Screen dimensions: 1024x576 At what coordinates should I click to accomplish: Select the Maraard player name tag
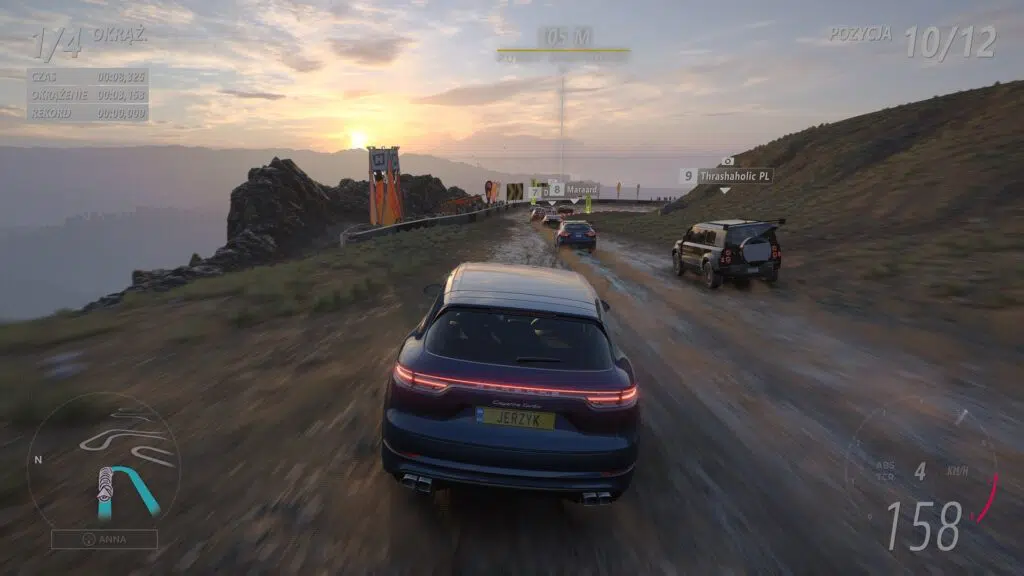(x=581, y=189)
